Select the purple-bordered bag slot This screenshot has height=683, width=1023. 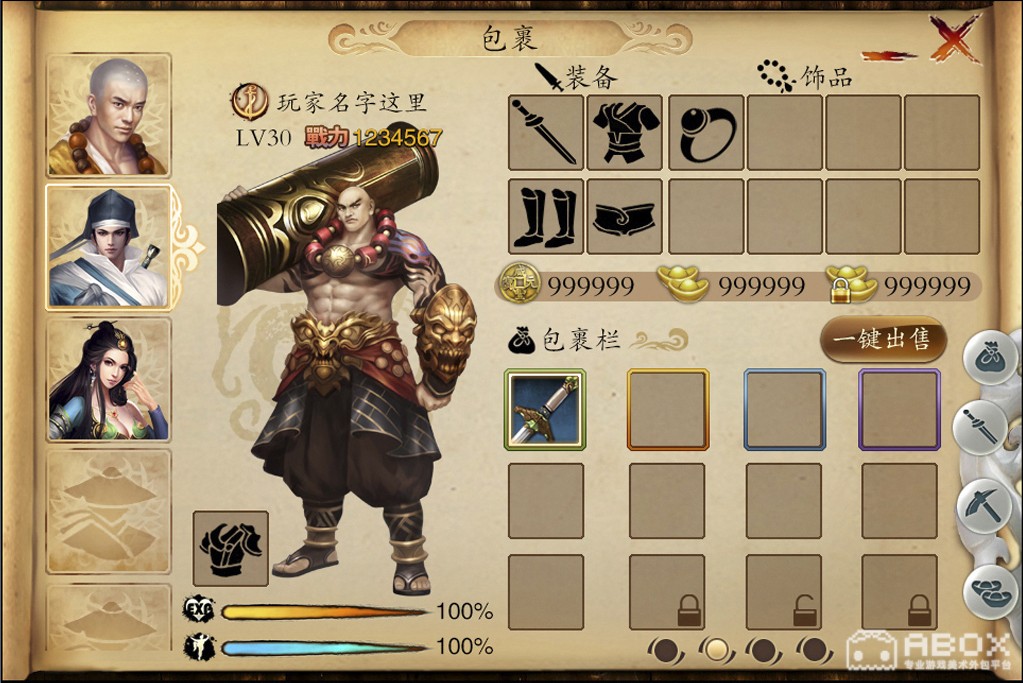click(900, 409)
